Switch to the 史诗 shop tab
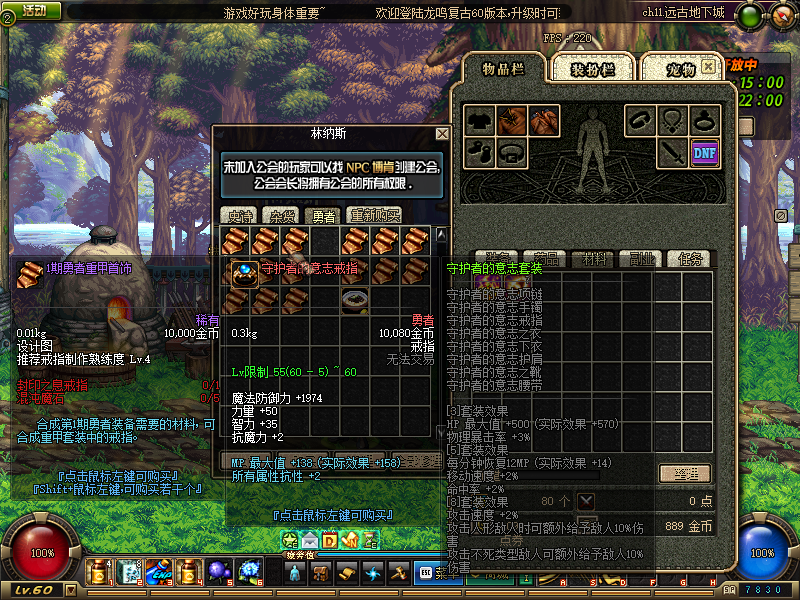This screenshot has width=800, height=600. coord(240,215)
